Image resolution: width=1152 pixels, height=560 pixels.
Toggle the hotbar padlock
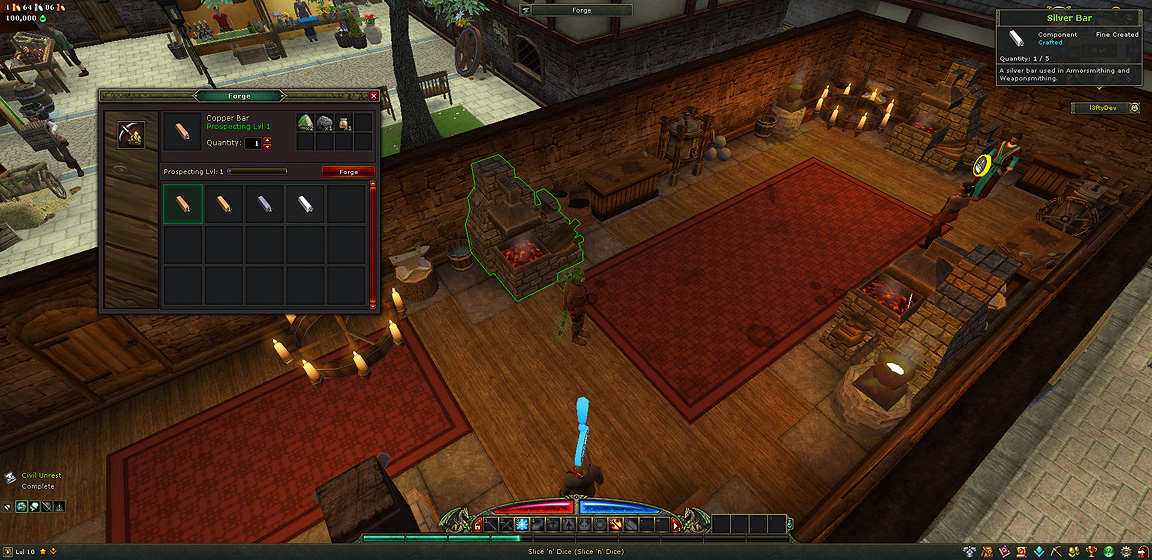point(478,525)
